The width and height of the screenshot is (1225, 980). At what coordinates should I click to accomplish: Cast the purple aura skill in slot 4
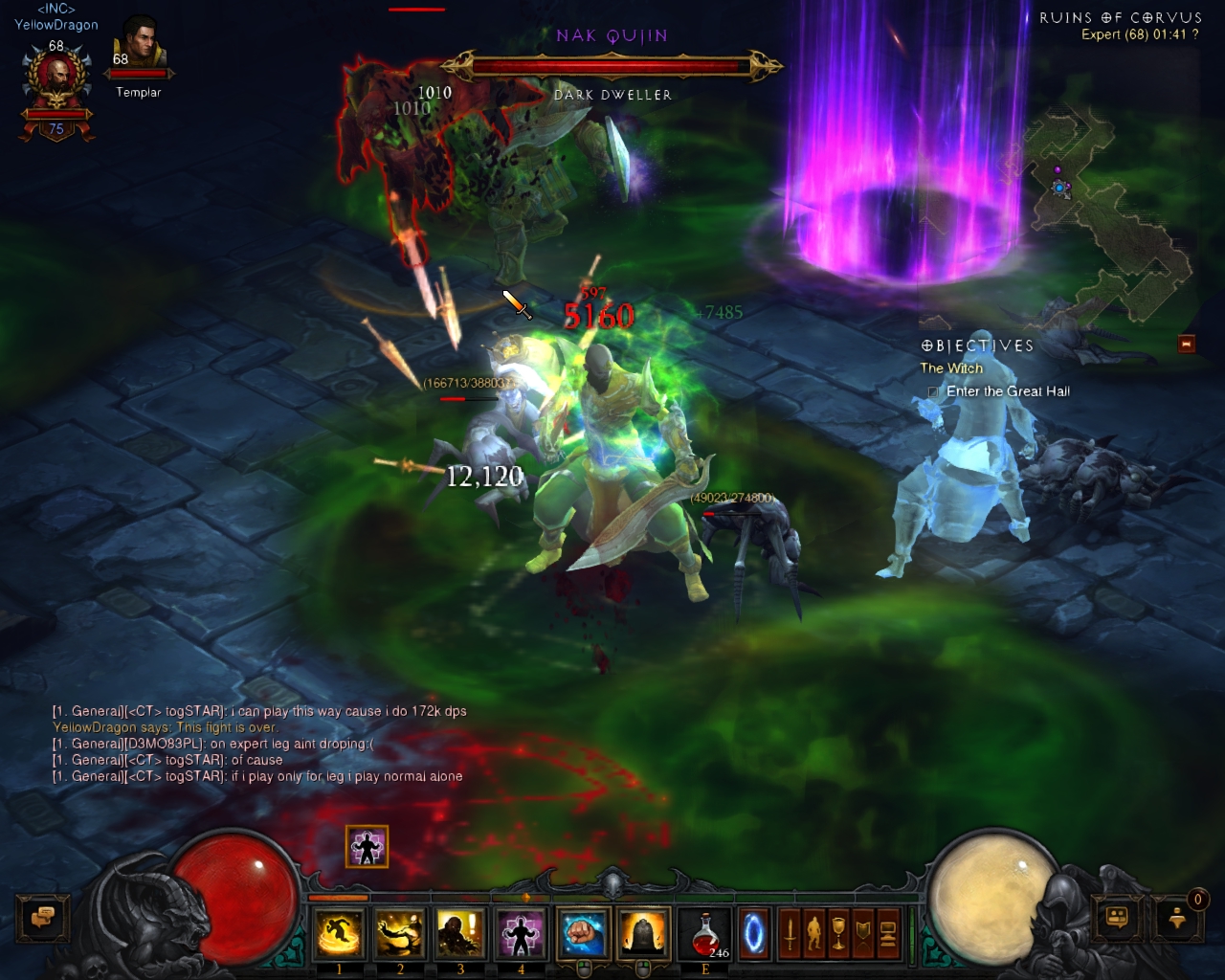coord(521,933)
